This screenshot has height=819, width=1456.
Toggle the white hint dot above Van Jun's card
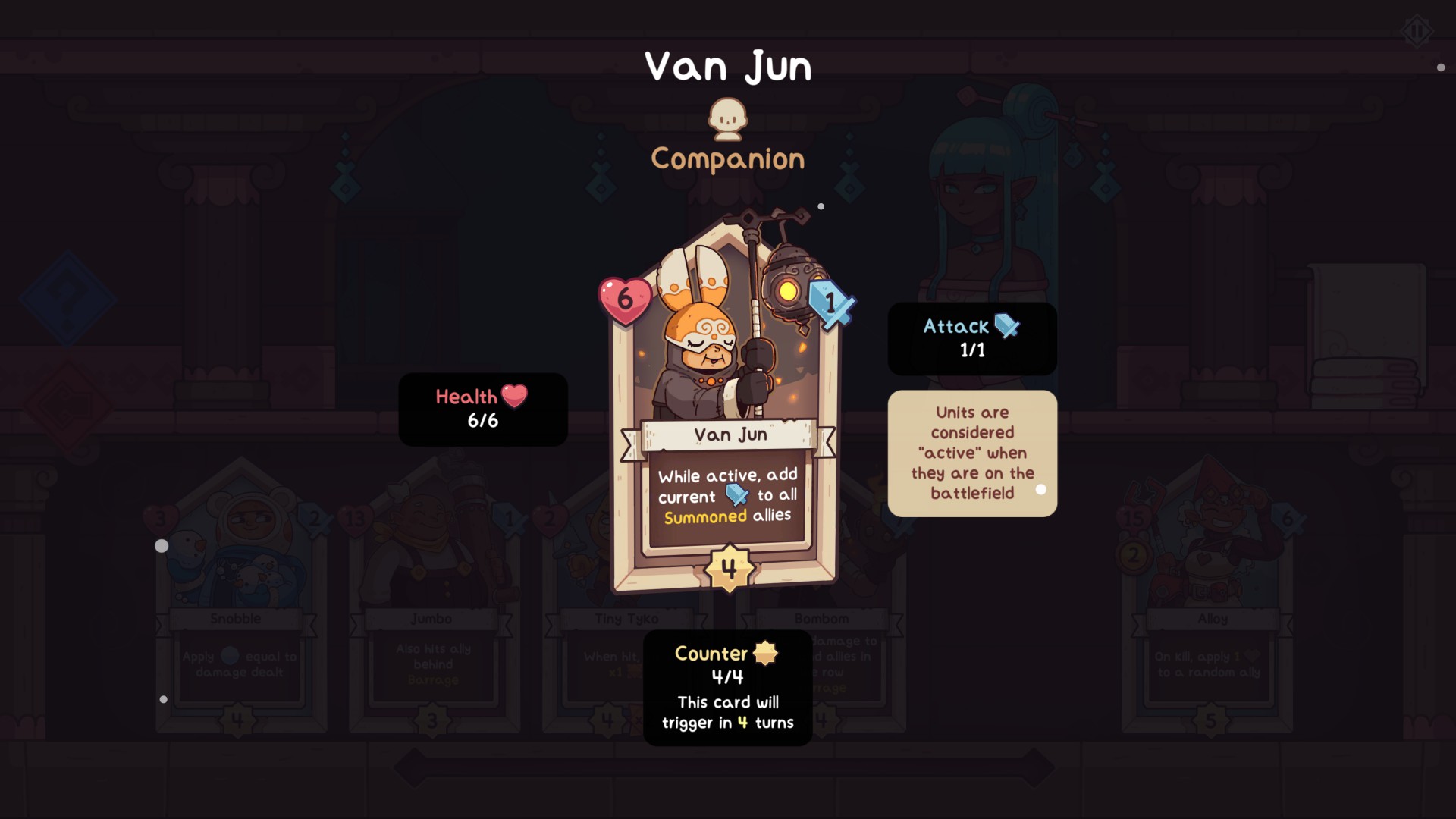coord(821,205)
